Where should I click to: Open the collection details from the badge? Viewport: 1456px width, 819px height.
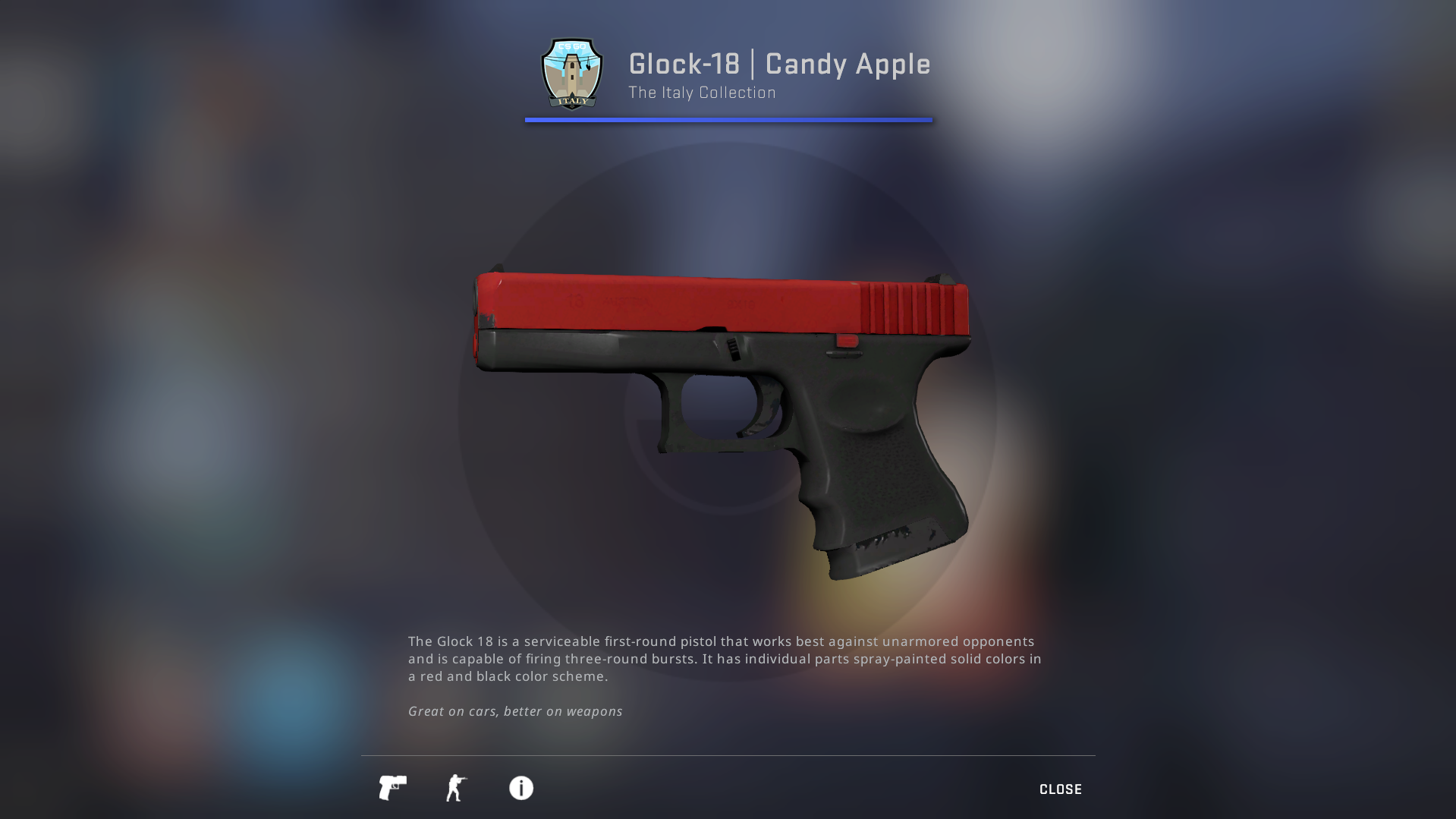pos(571,73)
